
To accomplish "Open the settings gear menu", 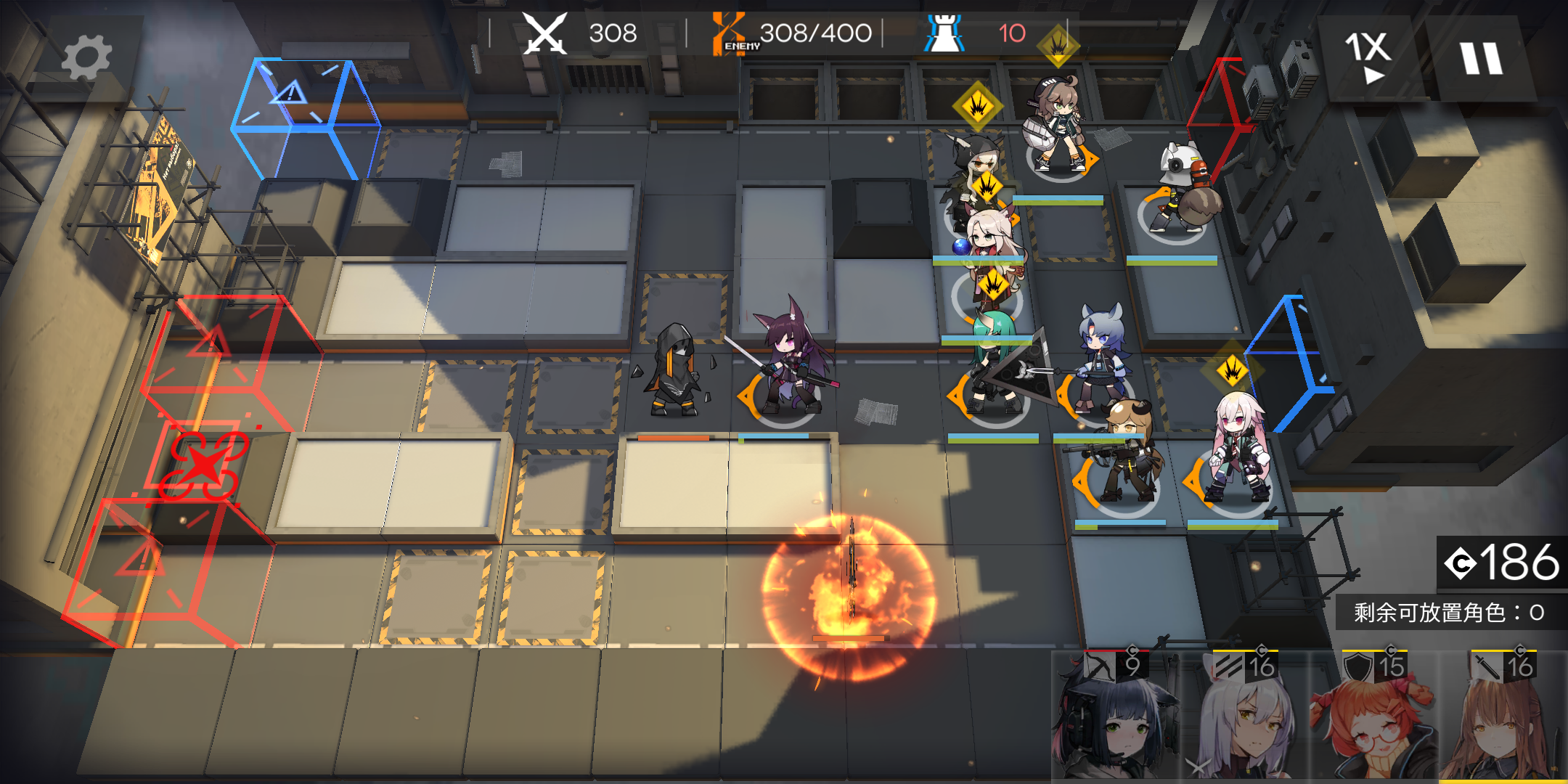I will tap(86, 58).
